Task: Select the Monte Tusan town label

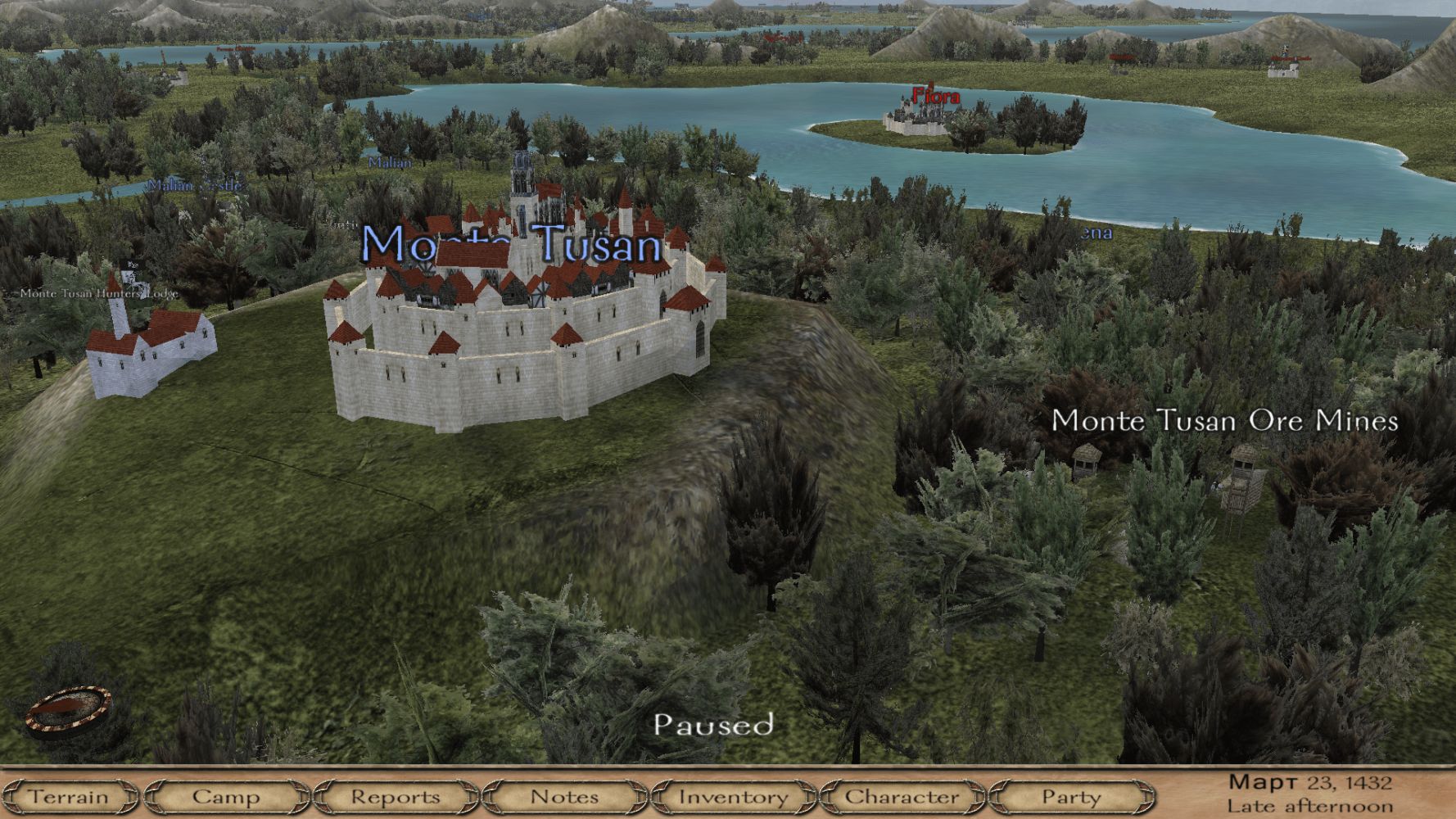Action: (511, 243)
